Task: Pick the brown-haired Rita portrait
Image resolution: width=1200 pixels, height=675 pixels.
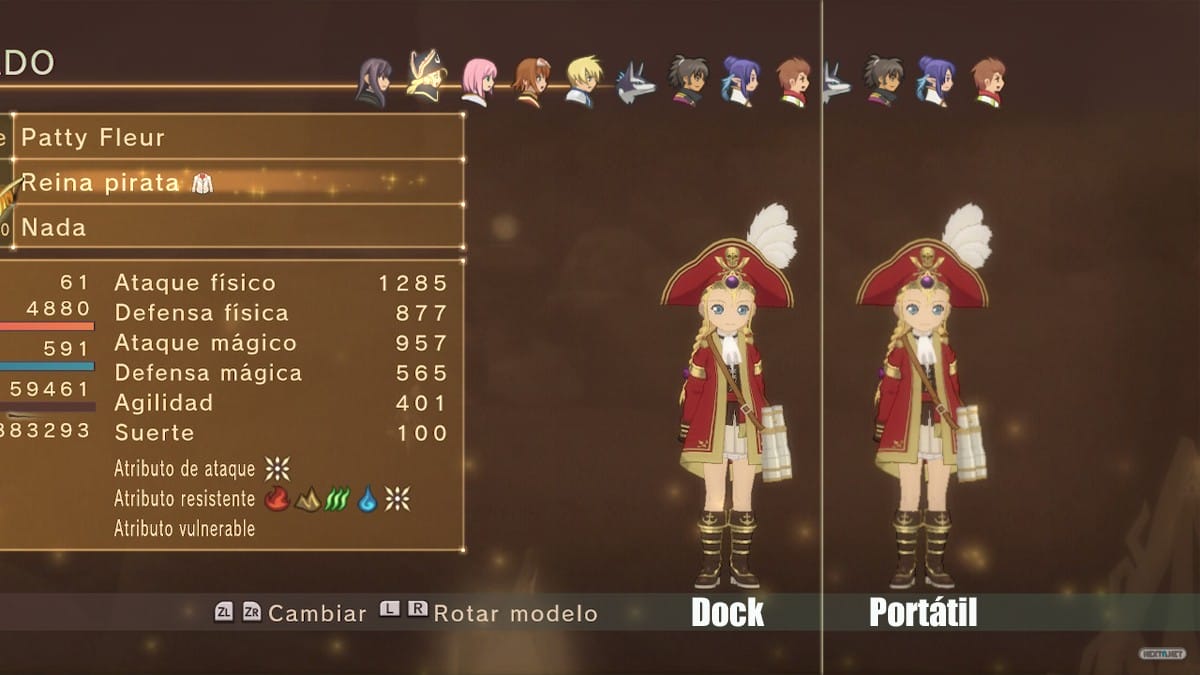Action: [531, 82]
